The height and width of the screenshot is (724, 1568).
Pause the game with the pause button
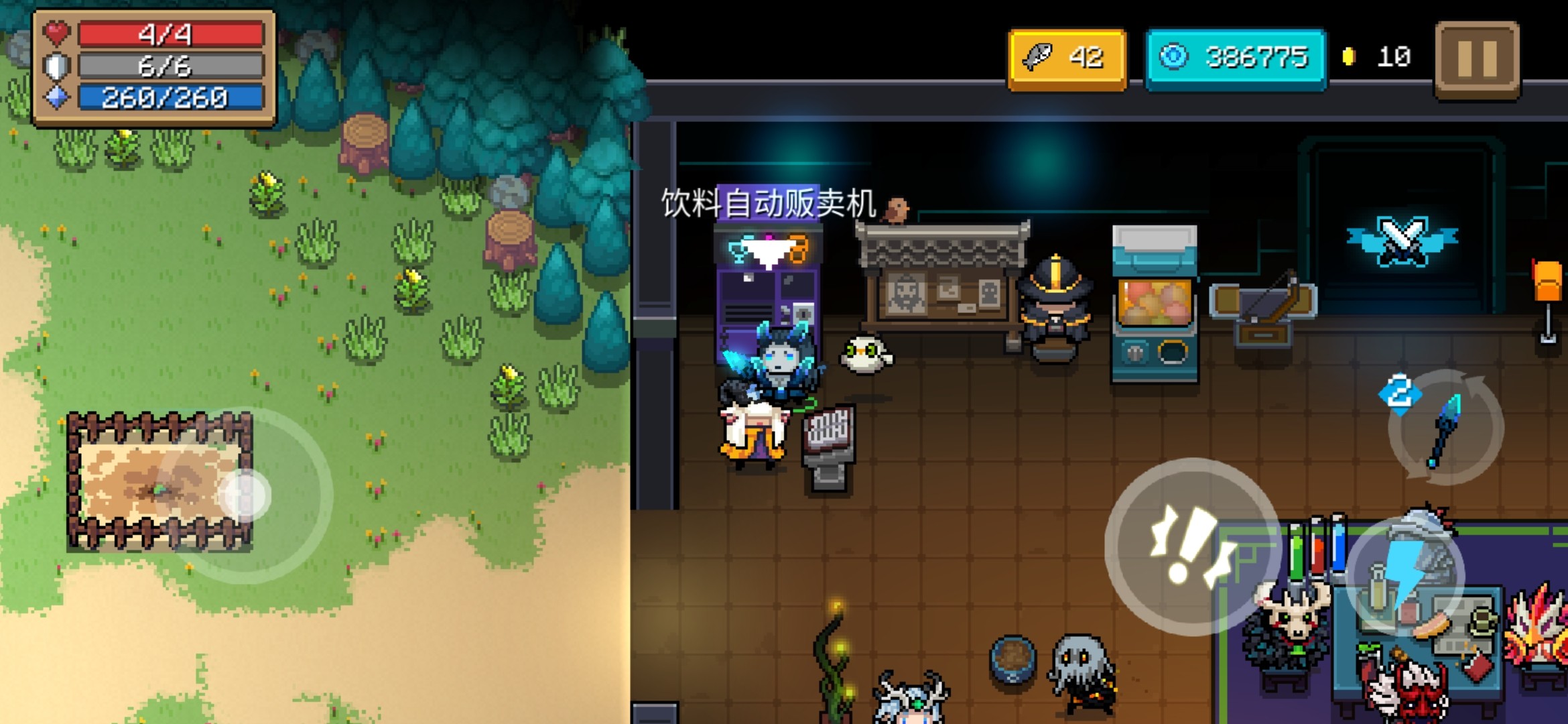tap(1477, 59)
